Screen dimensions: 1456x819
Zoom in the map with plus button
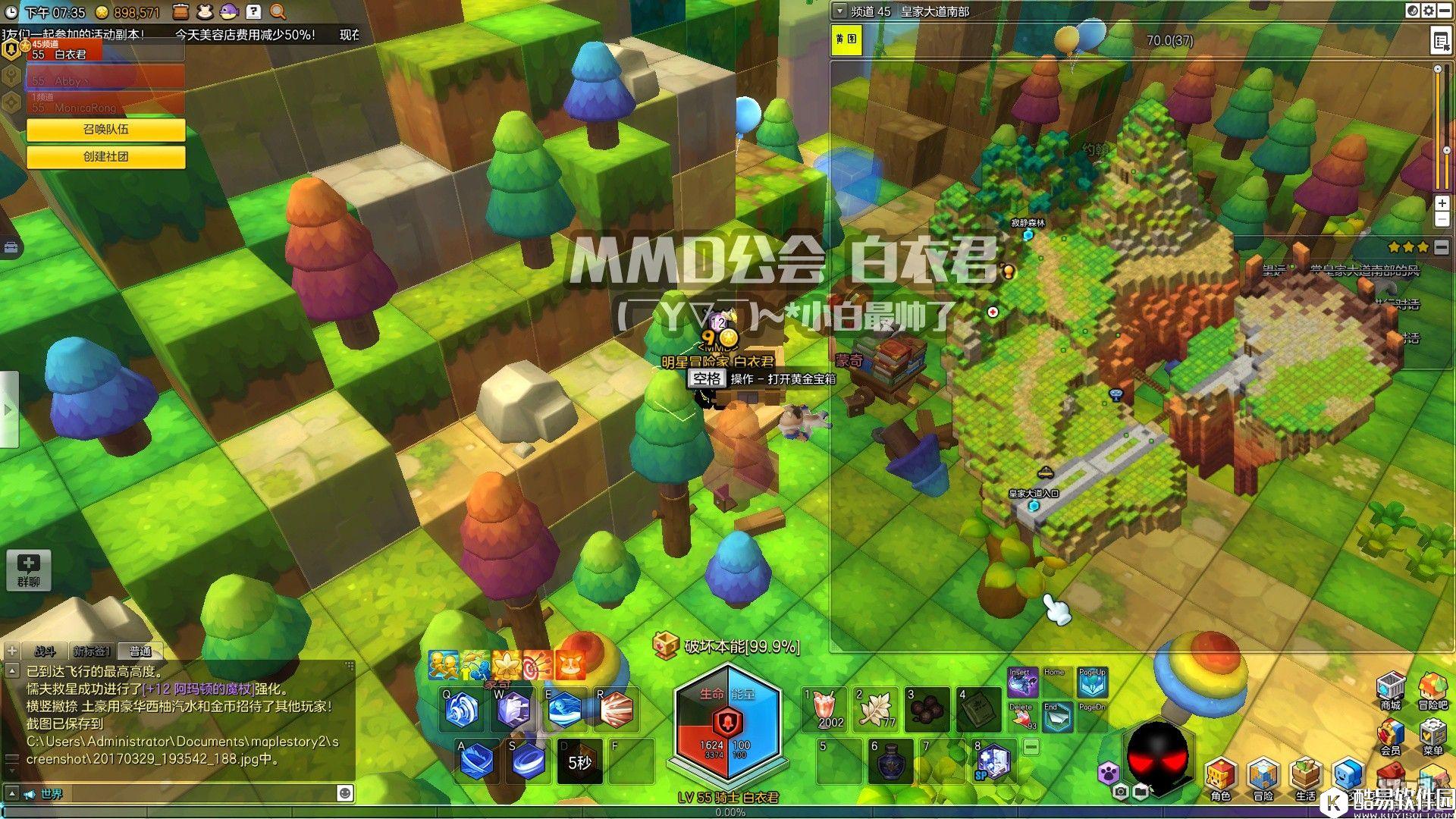coord(1442,203)
